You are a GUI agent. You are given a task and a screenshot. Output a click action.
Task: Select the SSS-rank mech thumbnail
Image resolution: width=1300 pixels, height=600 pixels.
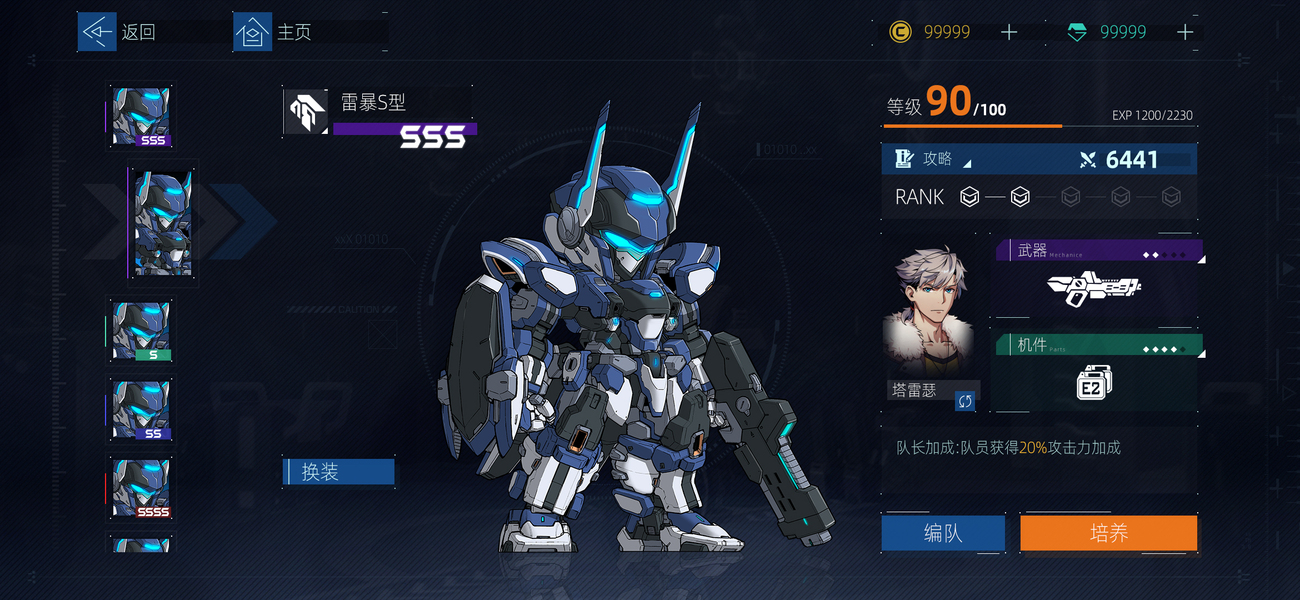tap(141, 116)
